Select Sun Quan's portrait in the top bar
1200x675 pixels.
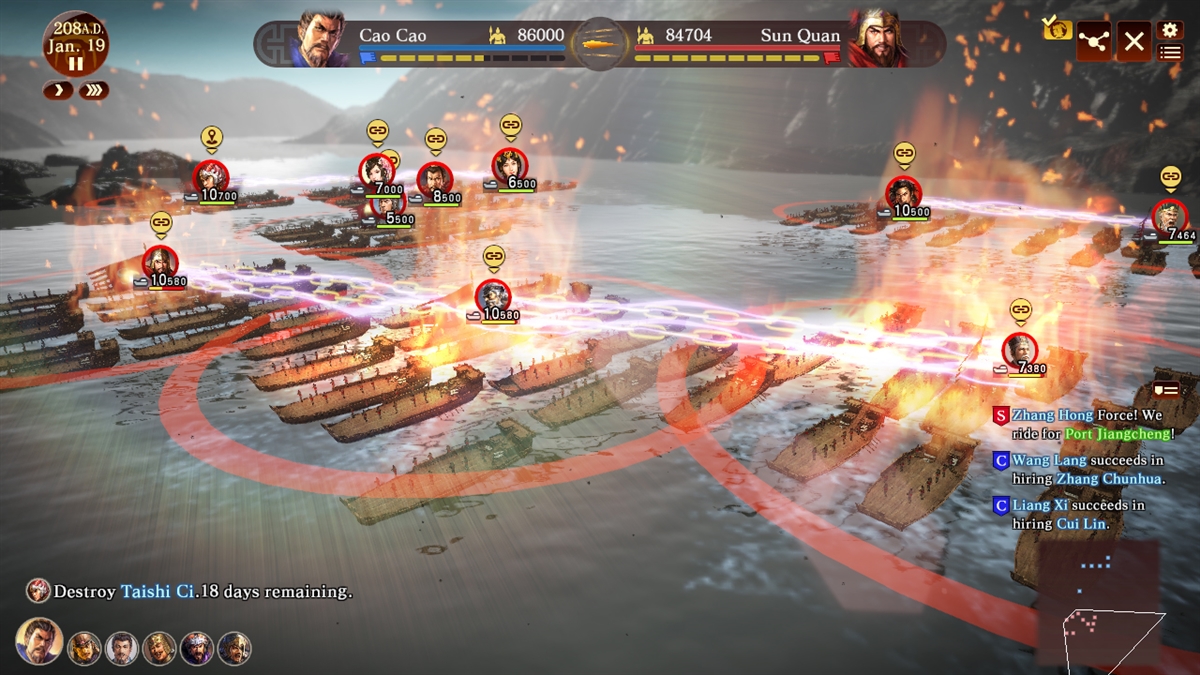point(877,40)
